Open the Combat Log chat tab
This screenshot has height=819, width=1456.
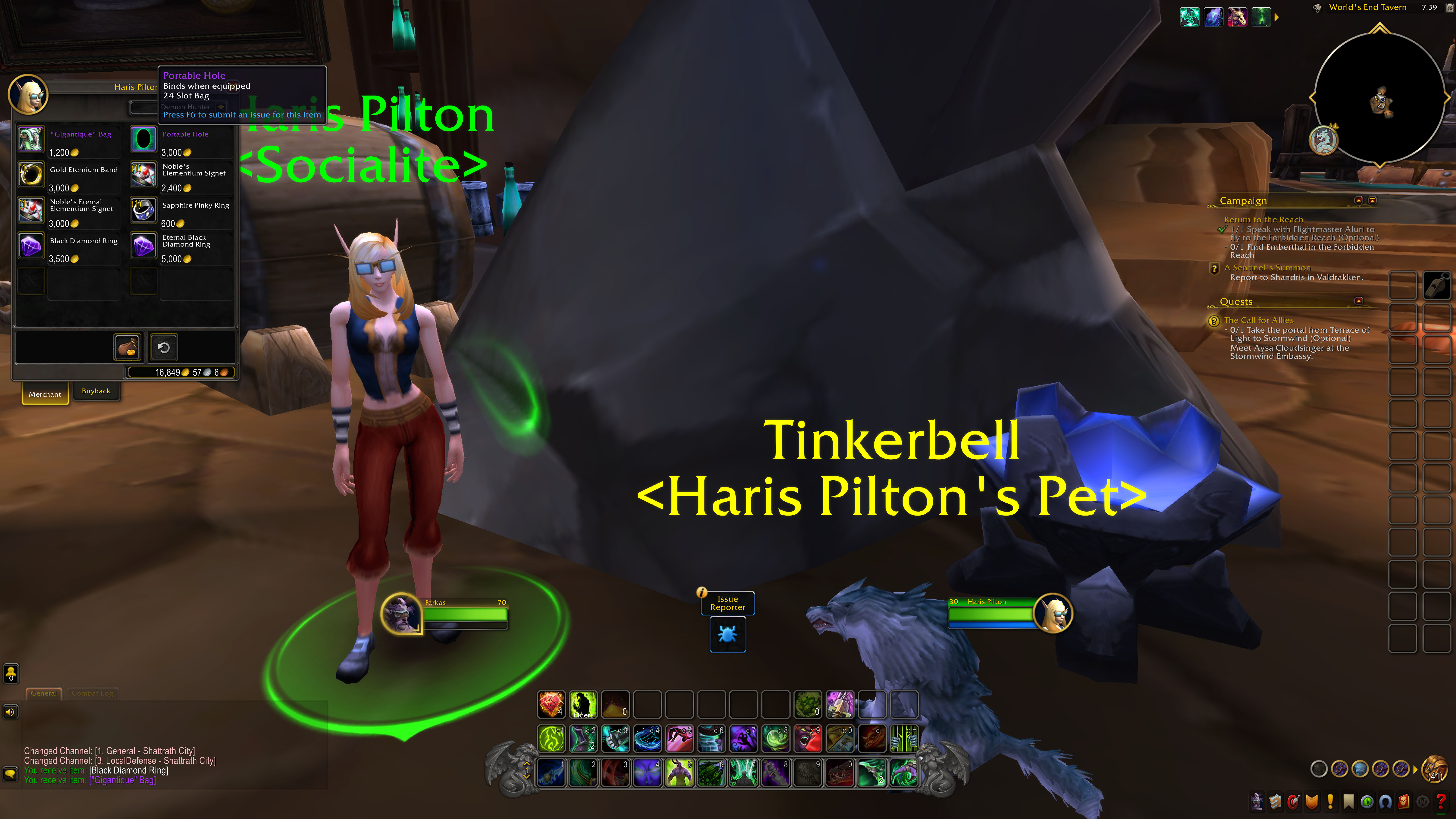pos(92,694)
